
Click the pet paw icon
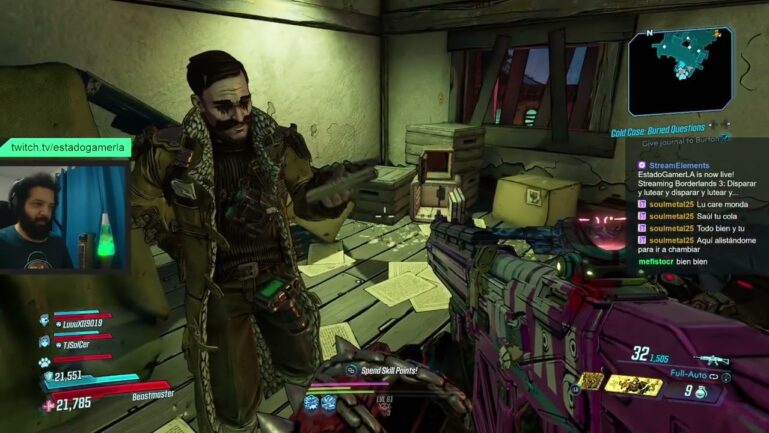[x=45, y=361]
